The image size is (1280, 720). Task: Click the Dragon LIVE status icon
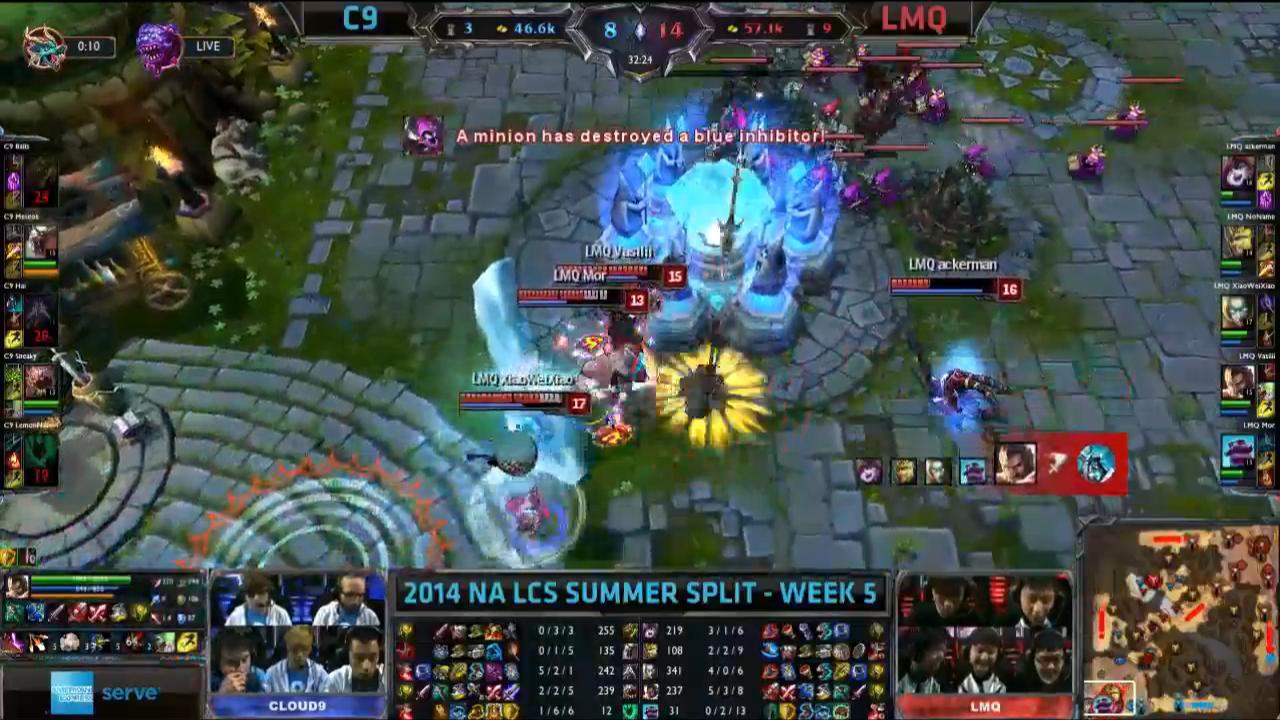click(155, 45)
